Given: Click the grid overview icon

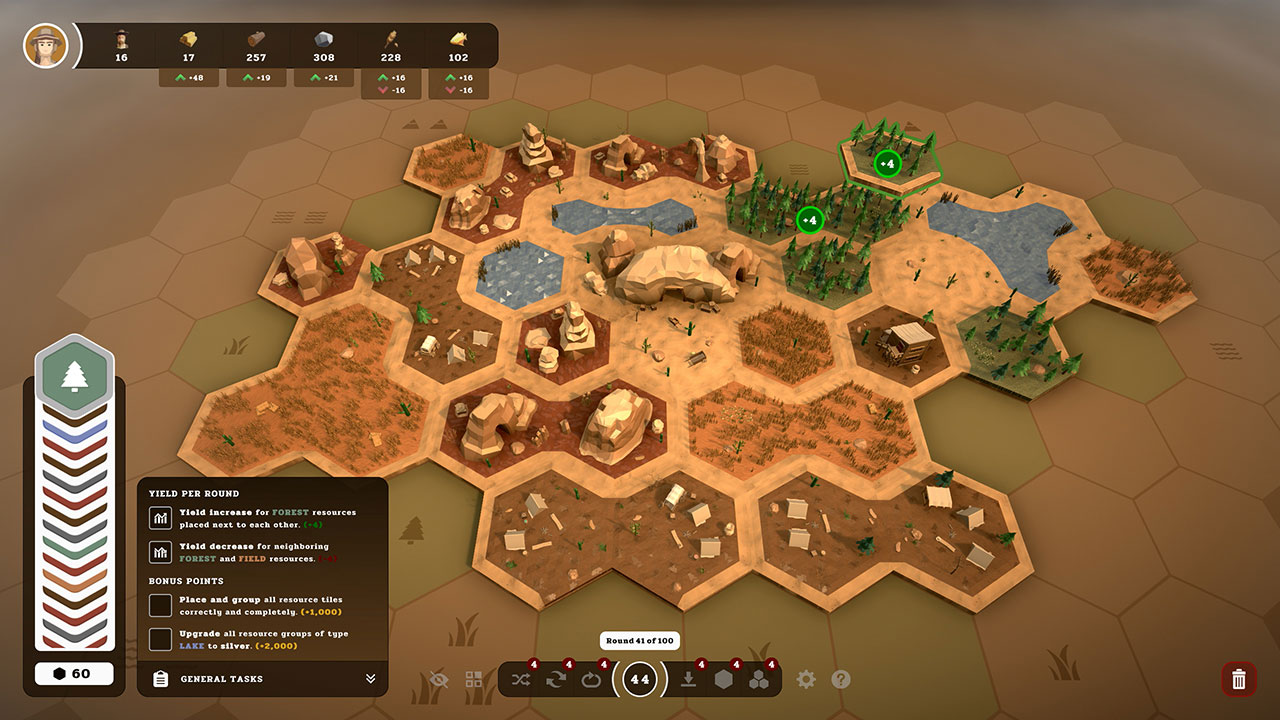Looking at the screenshot, I should click(471, 678).
